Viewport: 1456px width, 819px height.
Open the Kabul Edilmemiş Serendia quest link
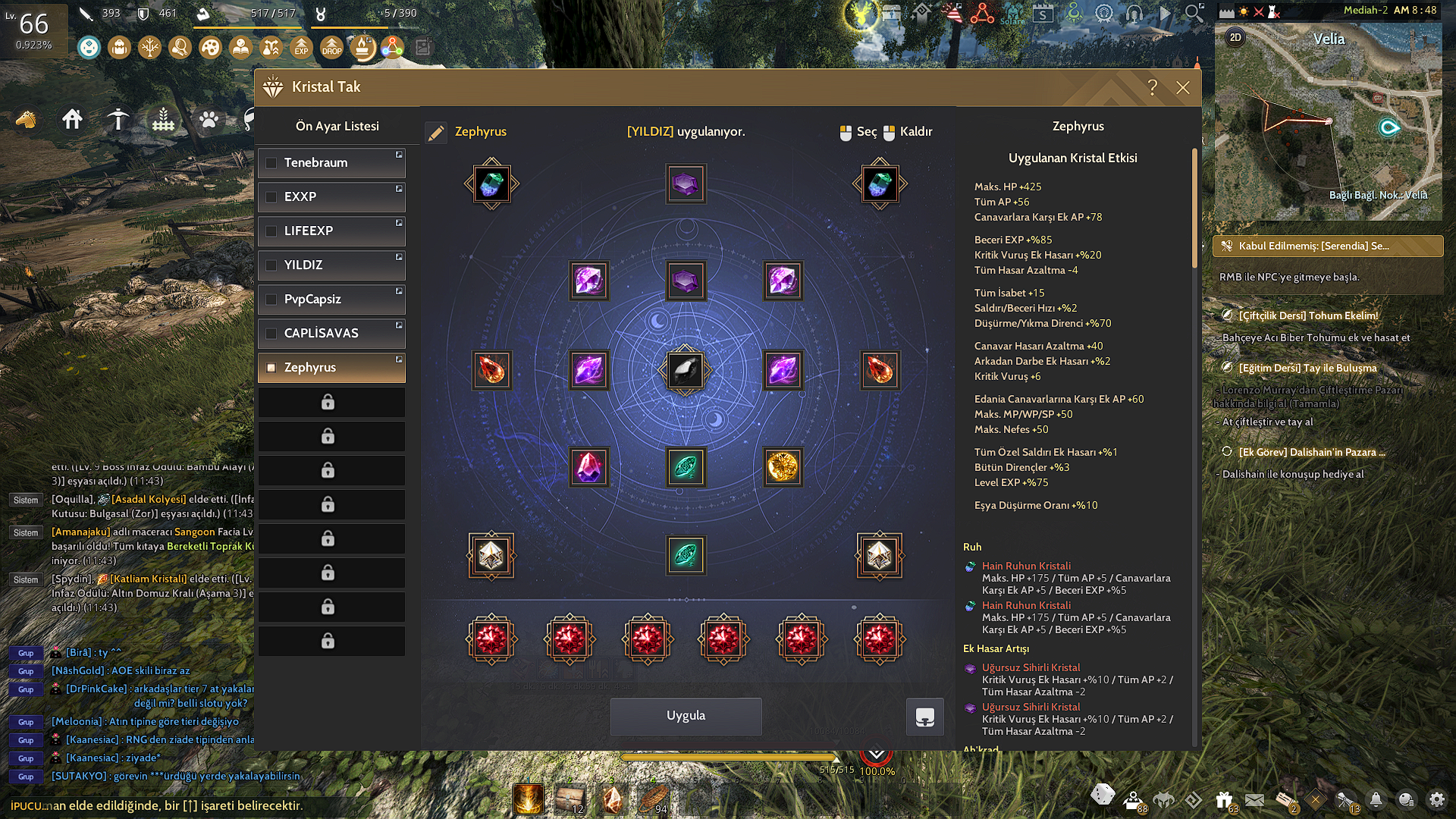pos(1327,246)
